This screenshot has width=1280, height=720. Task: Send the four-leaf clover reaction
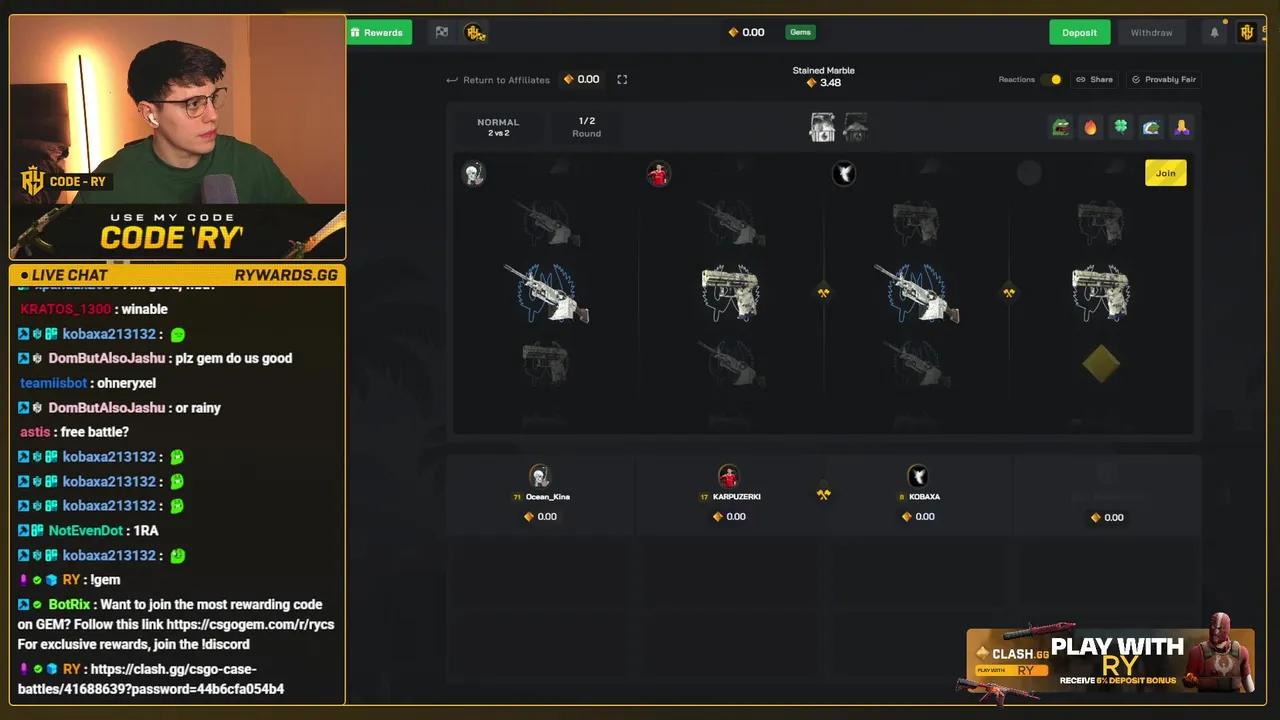1120,127
